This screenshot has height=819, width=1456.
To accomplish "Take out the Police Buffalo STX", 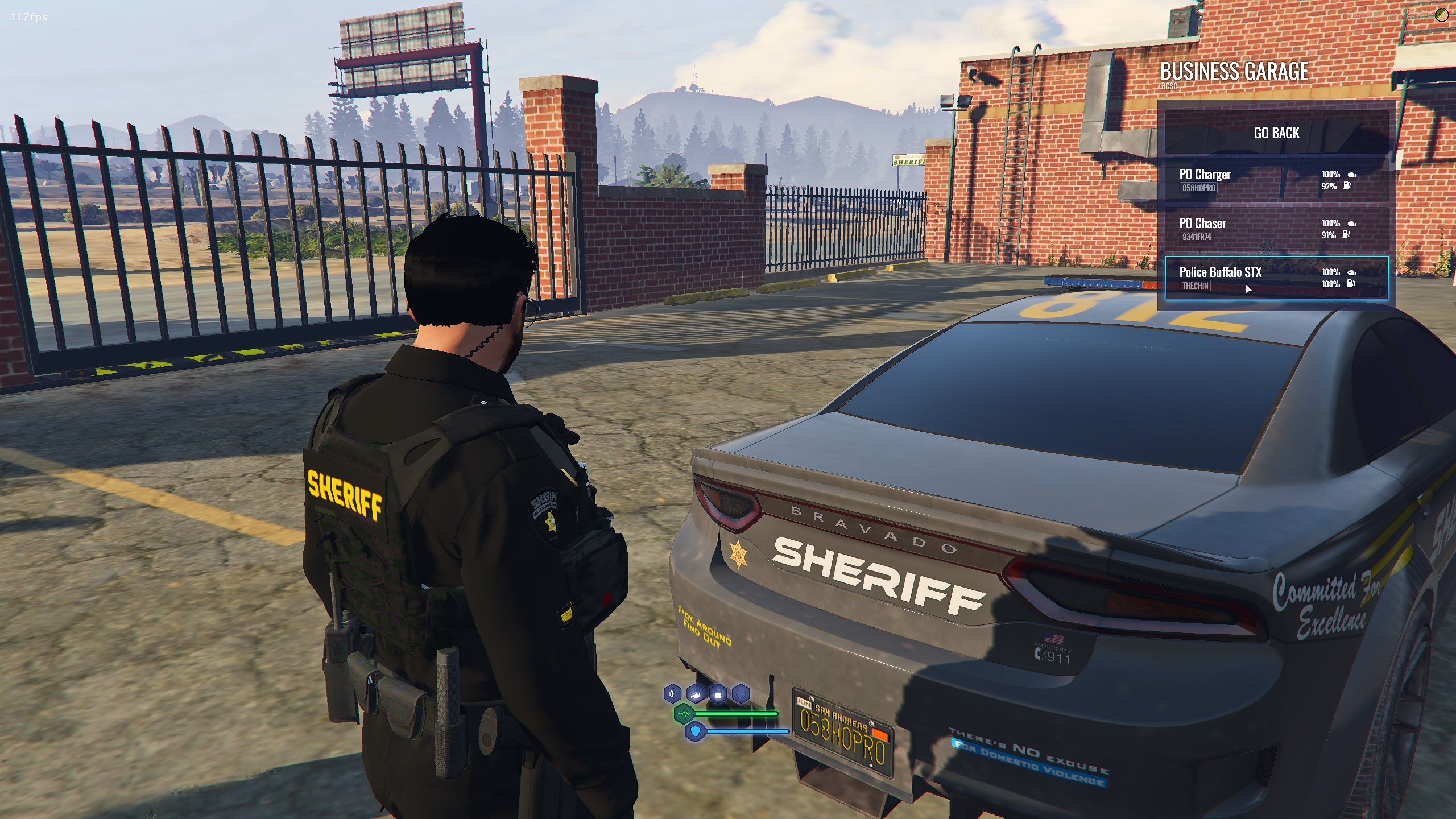I will coord(1276,278).
